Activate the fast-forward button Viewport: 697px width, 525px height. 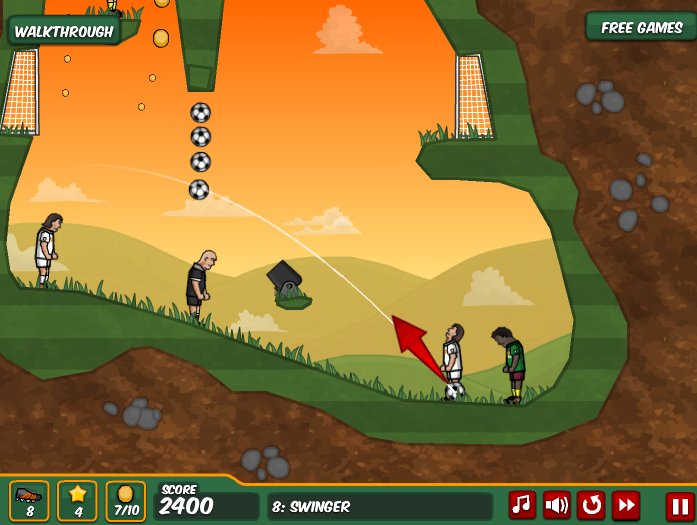(627, 505)
